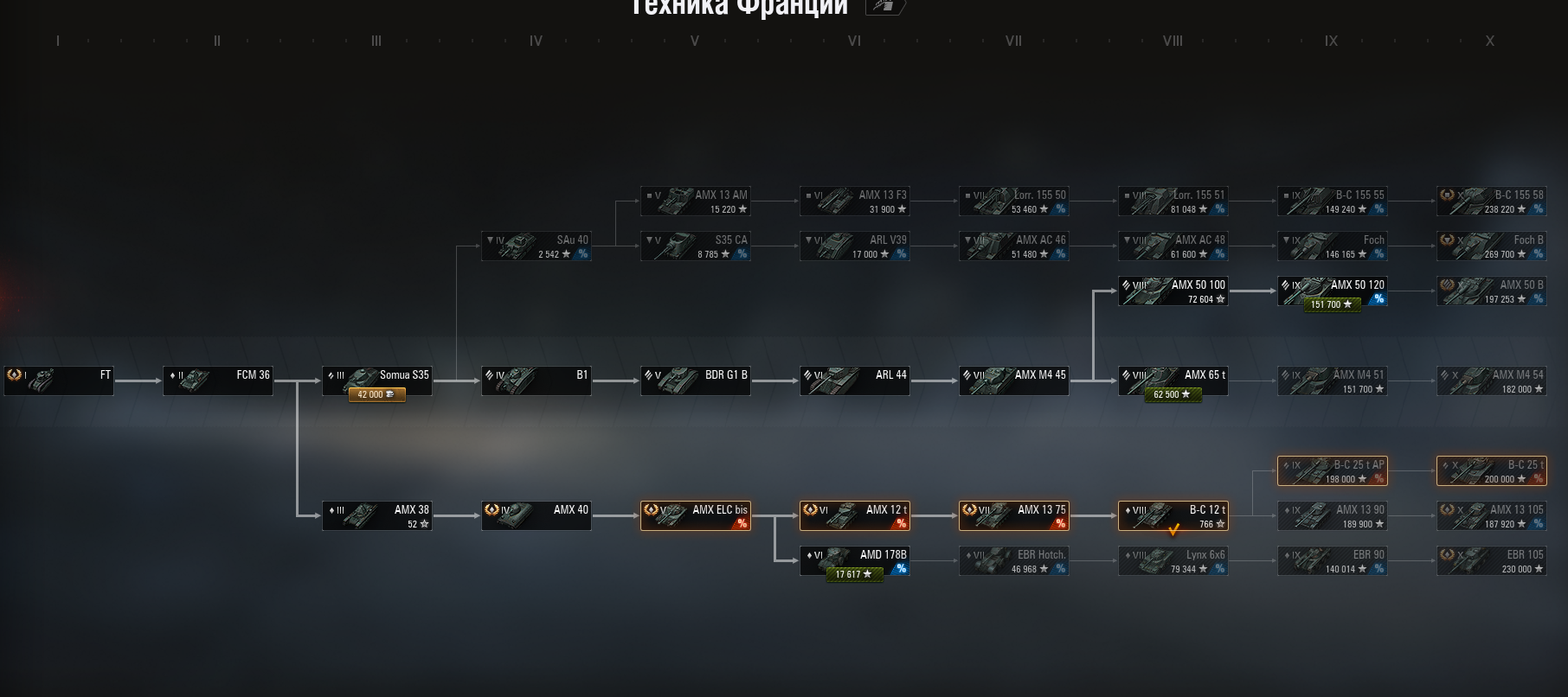1568x697 pixels.
Task: Open the ARL 44 tank node
Action: coord(855,380)
